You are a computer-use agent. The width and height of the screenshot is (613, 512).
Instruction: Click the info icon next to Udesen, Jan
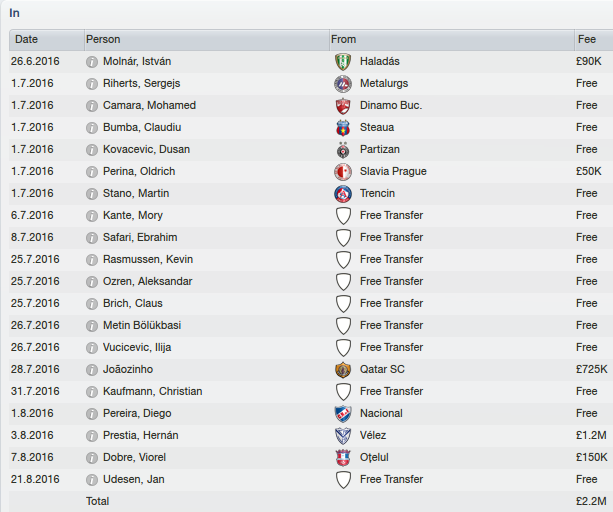point(92,479)
